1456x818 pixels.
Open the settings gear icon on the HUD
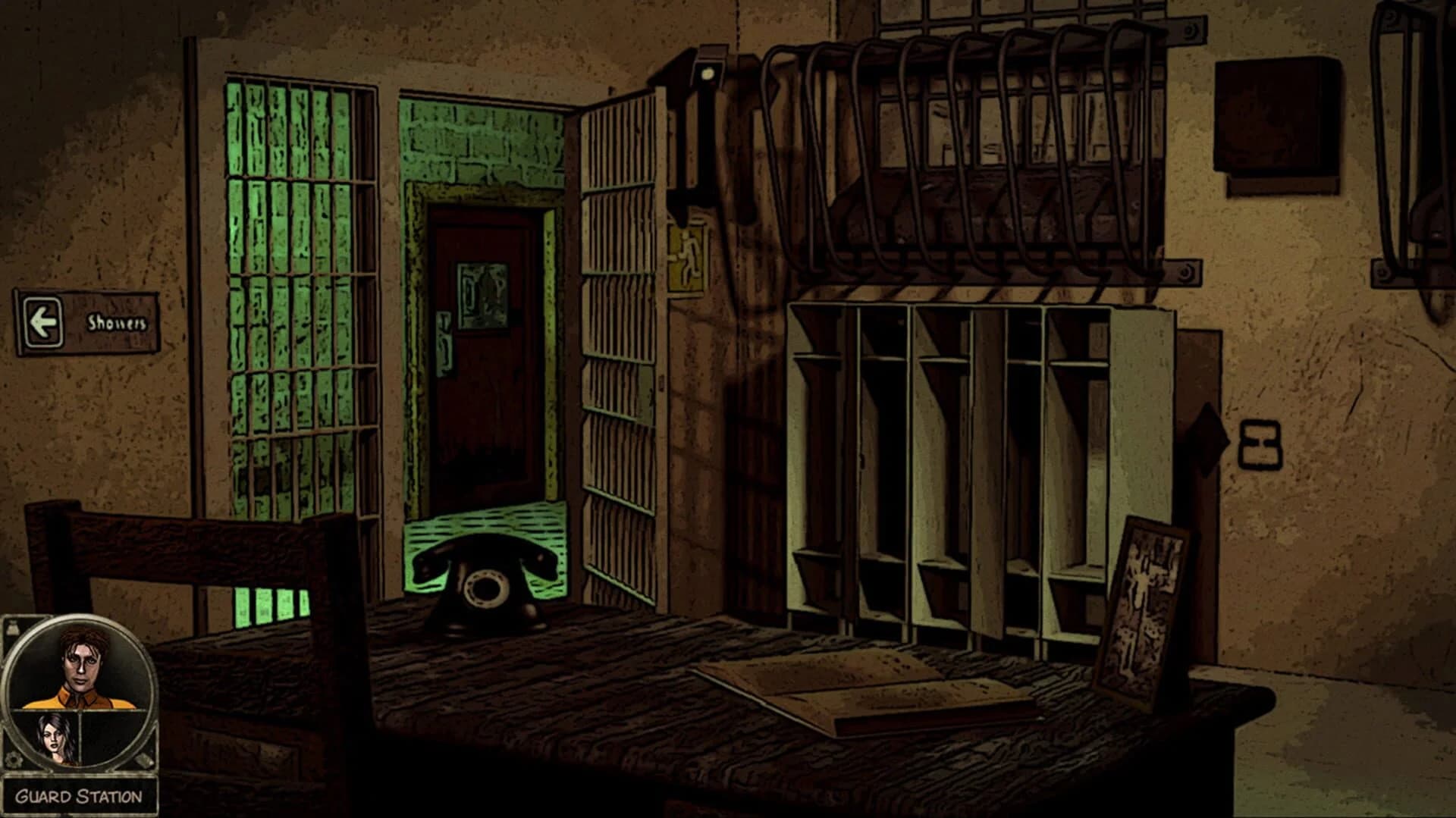[x=14, y=758]
